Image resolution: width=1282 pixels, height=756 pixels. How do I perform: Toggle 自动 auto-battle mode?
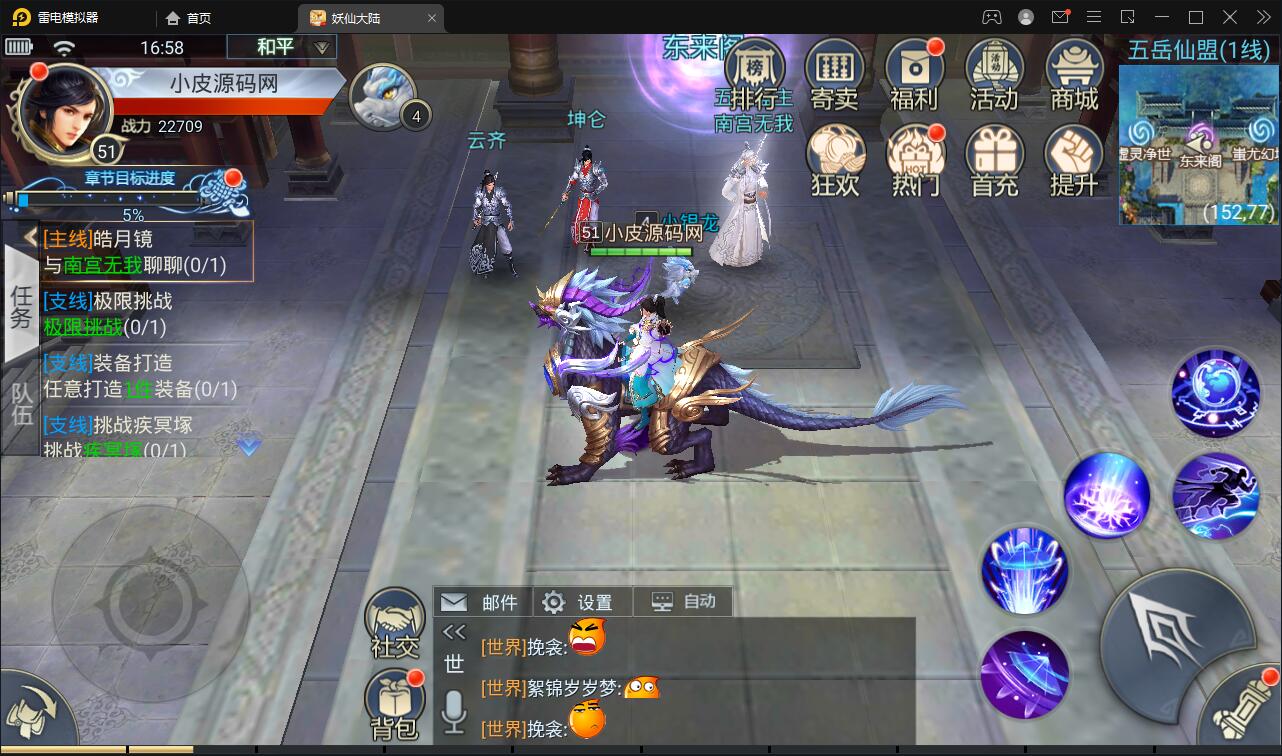click(x=683, y=601)
